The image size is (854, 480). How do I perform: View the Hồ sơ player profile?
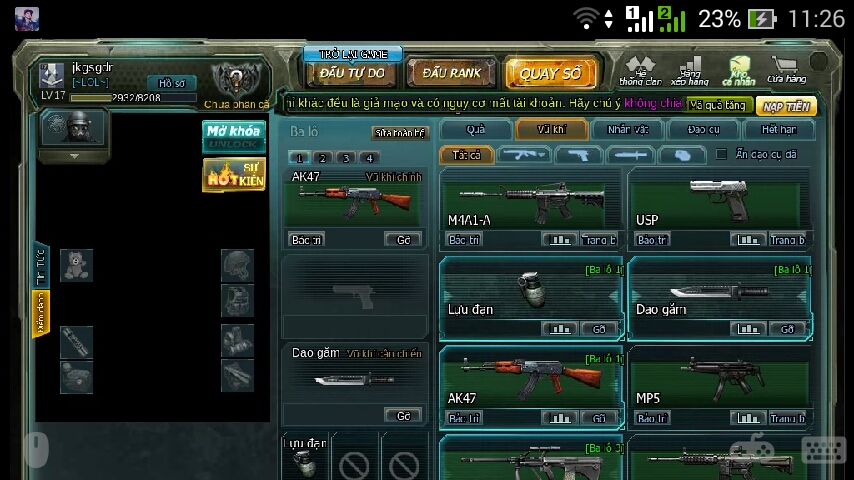point(172,83)
